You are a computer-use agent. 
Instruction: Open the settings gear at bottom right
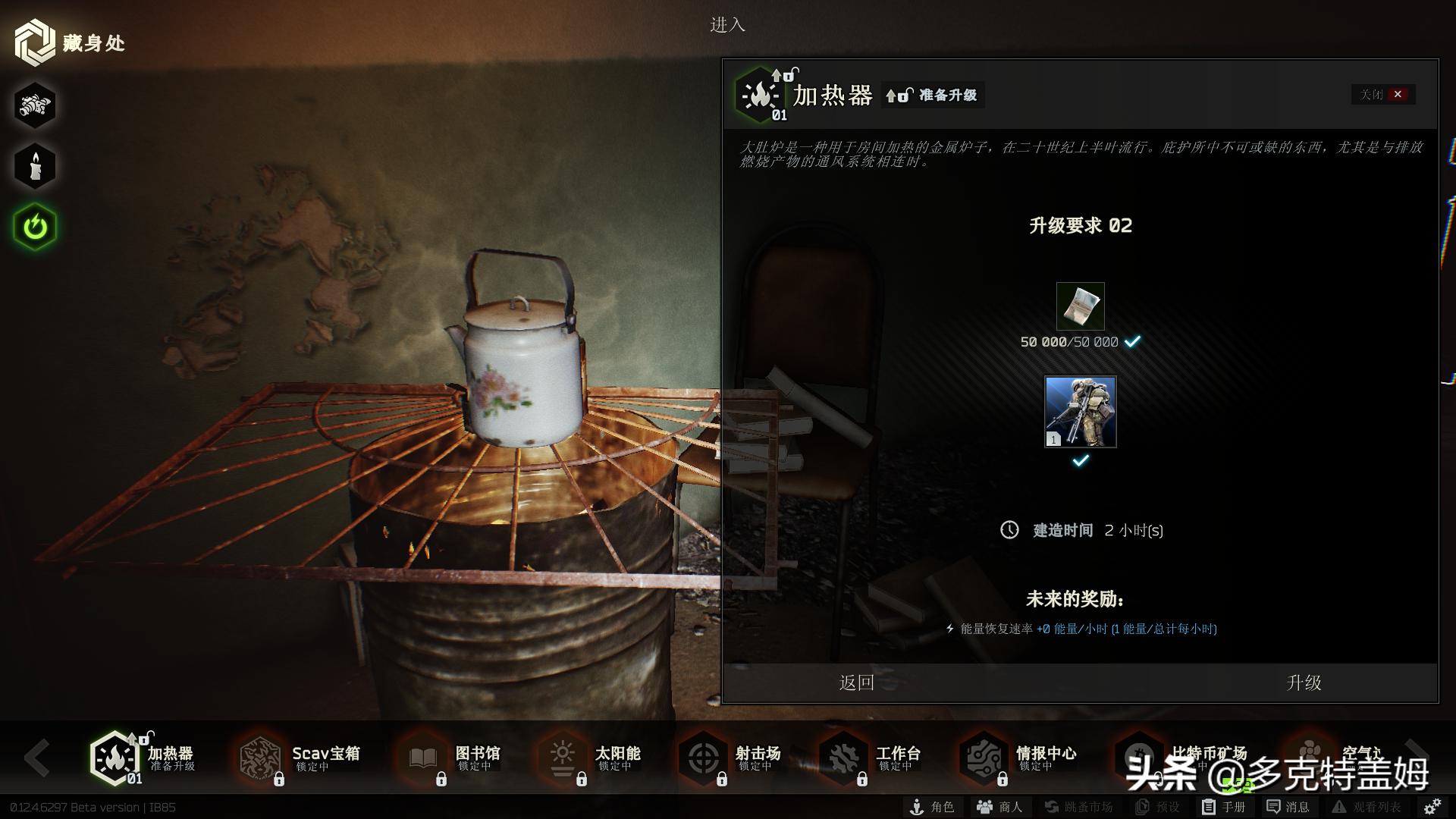coord(1432,808)
